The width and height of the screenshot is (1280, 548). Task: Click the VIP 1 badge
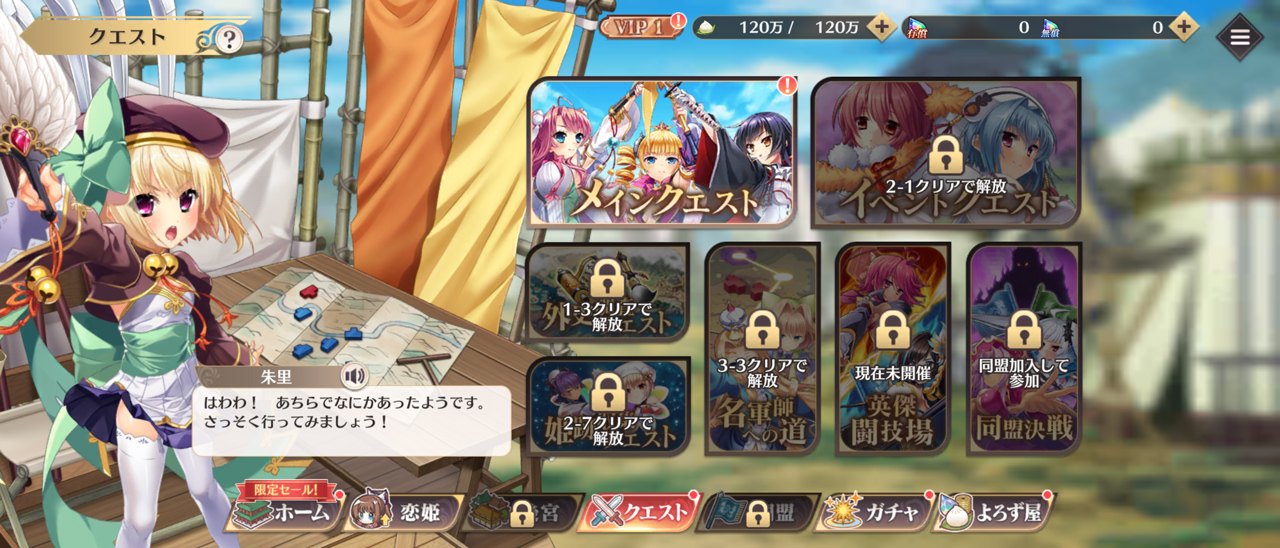click(x=636, y=27)
